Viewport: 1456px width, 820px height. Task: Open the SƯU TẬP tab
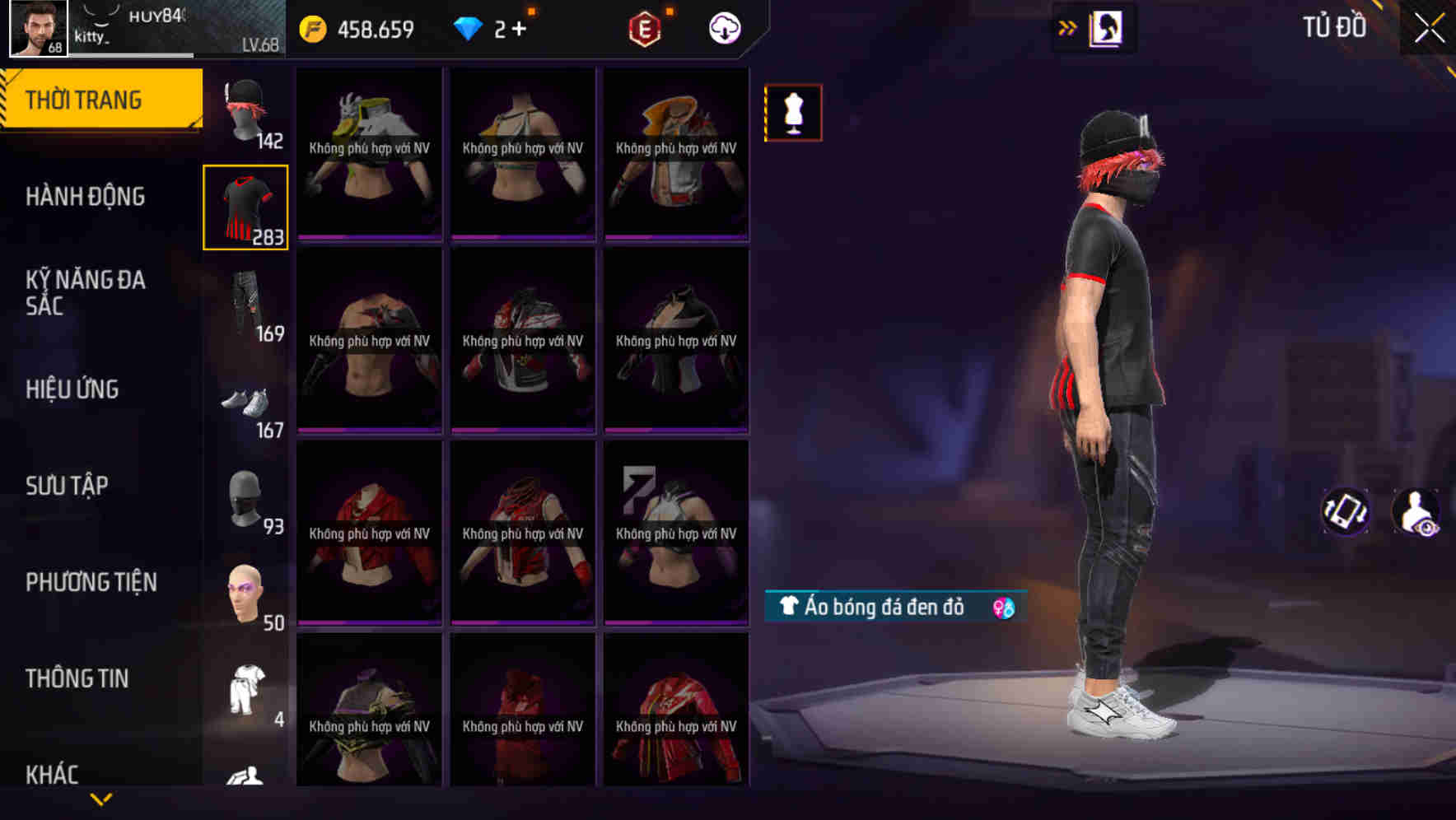(68, 486)
